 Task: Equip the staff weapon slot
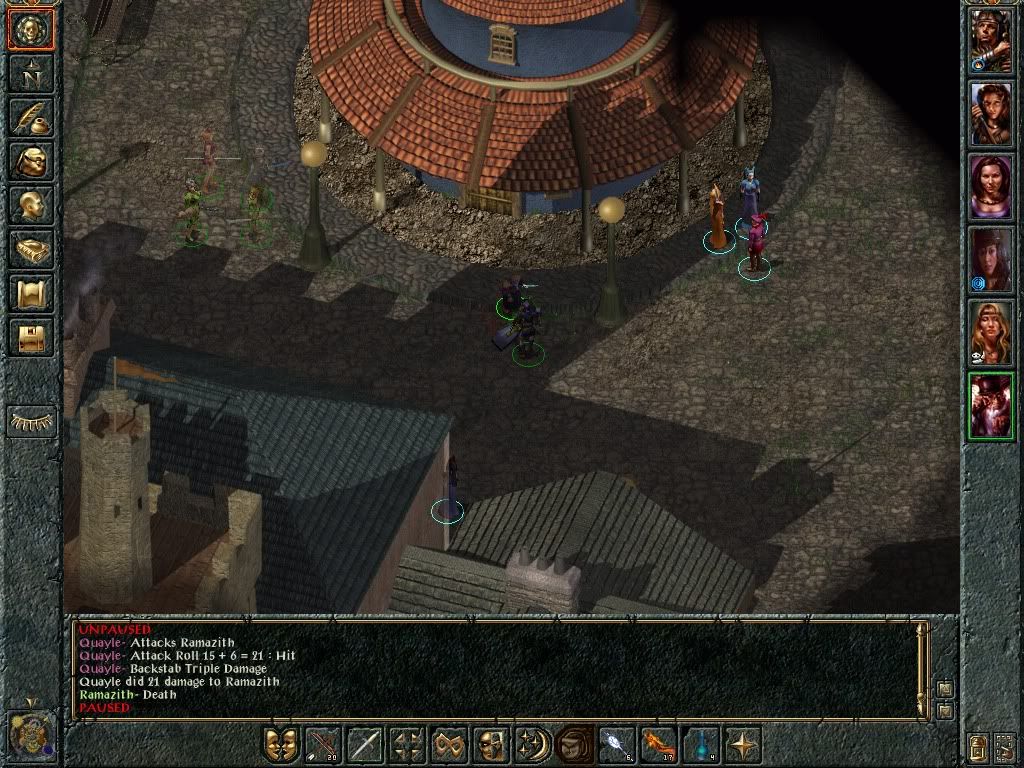[x=365, y=745]
